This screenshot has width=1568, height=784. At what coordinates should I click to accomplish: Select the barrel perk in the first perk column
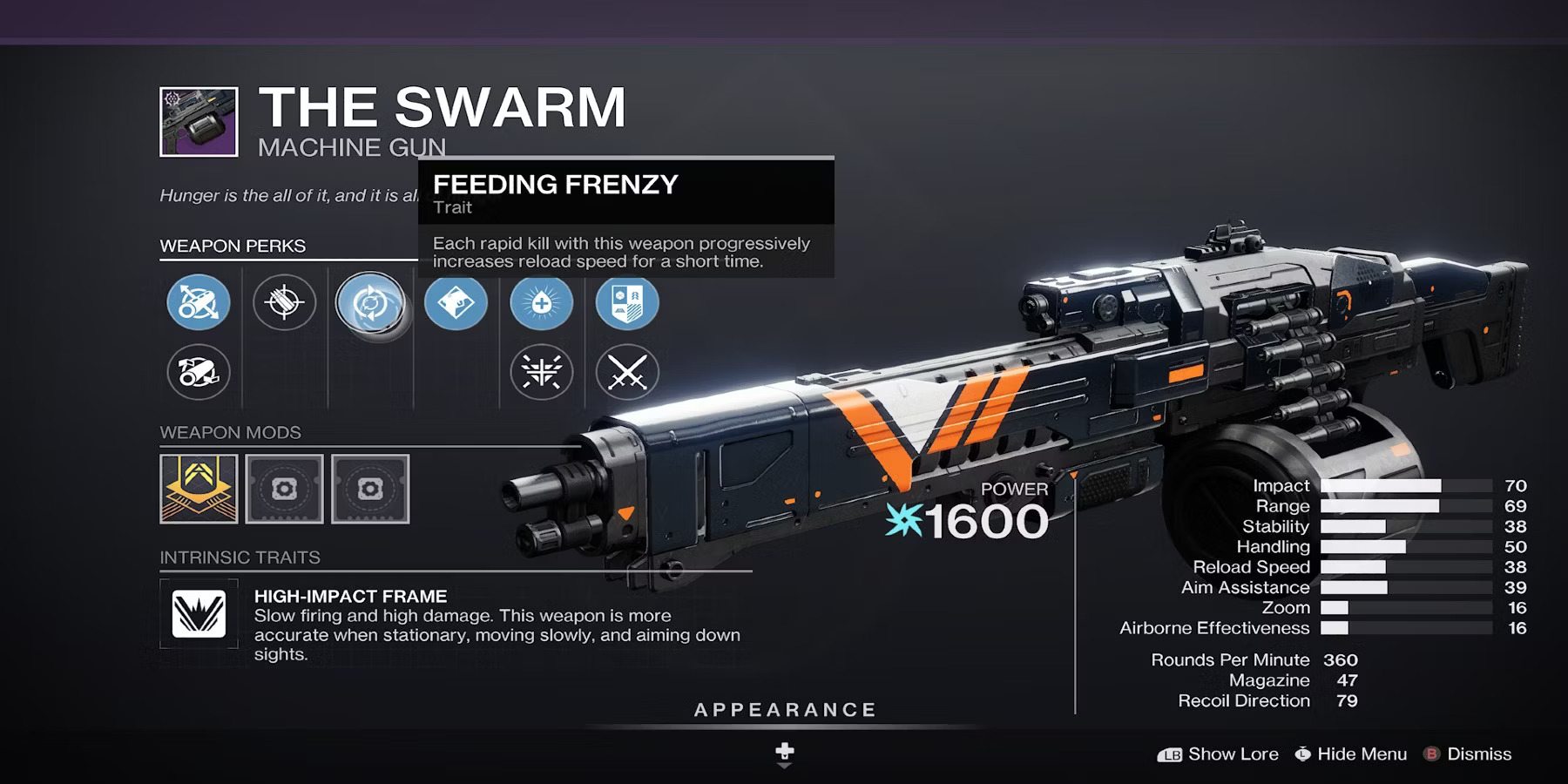199,303
